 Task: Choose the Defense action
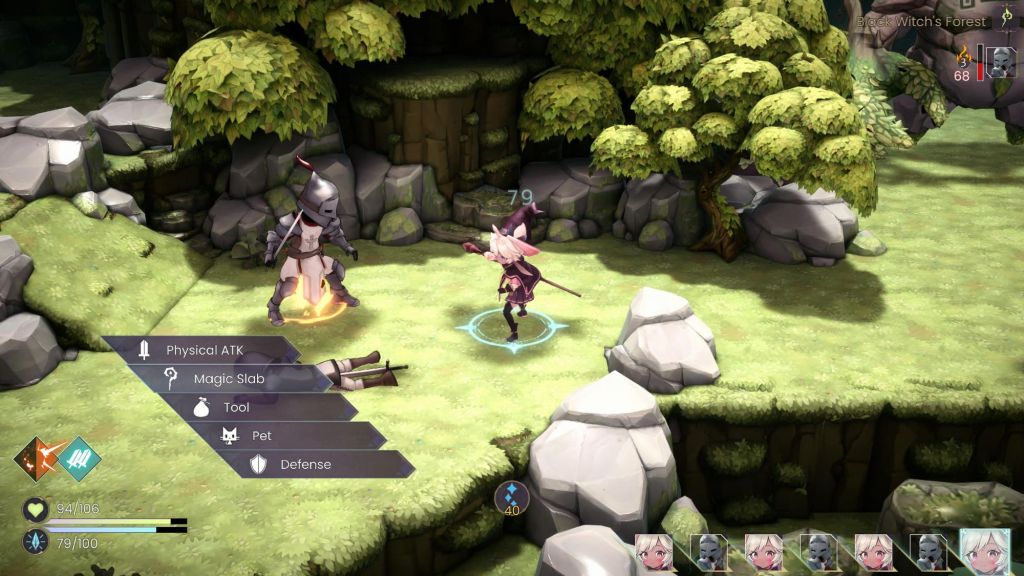click(304, 464)
